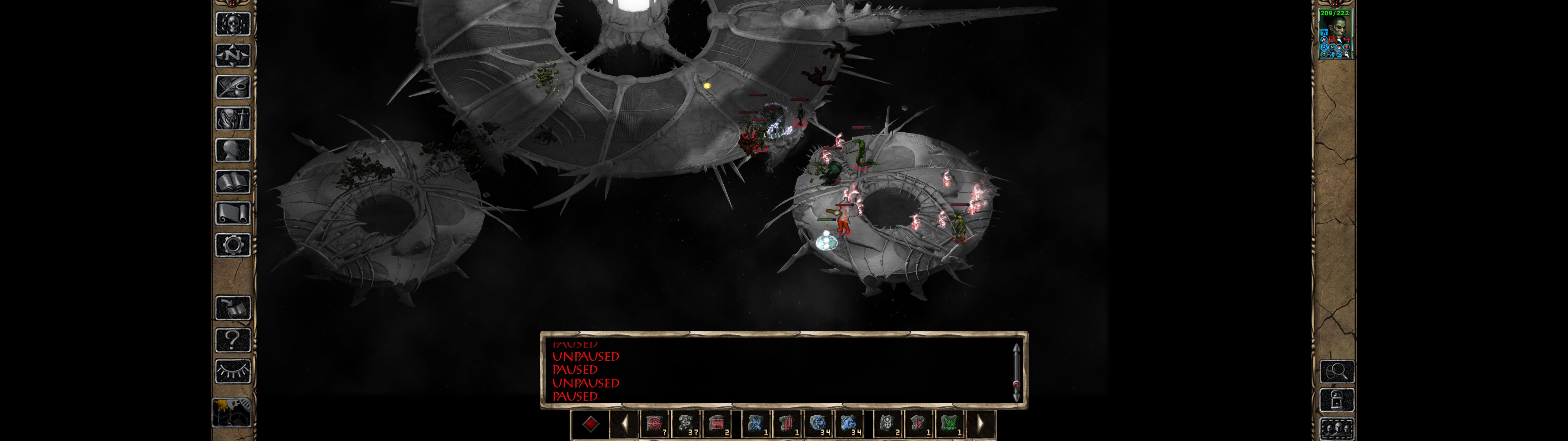This screenshot has width=1568, height=441.
Task: Open the inventory screen
Action: [x=233, y=118]
